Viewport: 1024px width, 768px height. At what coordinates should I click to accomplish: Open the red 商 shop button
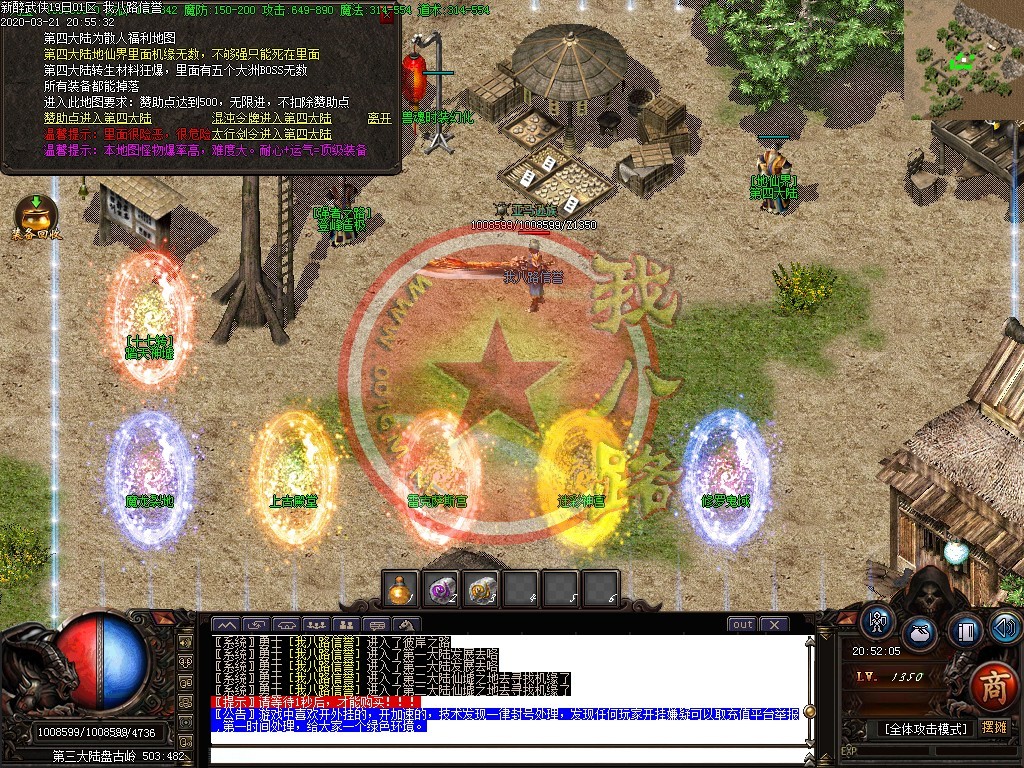click(x=992, y=686)
